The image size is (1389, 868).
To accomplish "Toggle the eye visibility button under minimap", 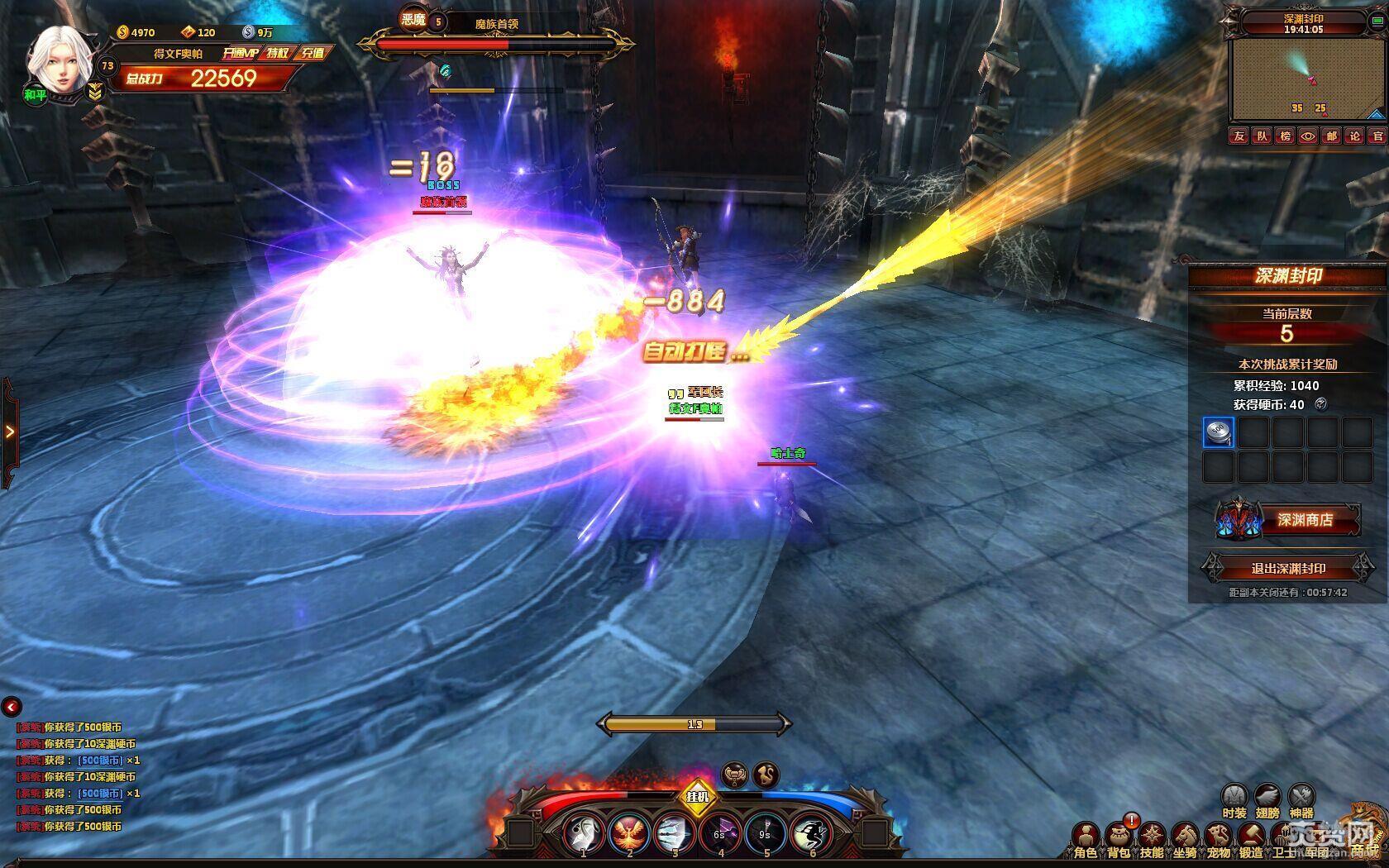I will (1307, 136).
